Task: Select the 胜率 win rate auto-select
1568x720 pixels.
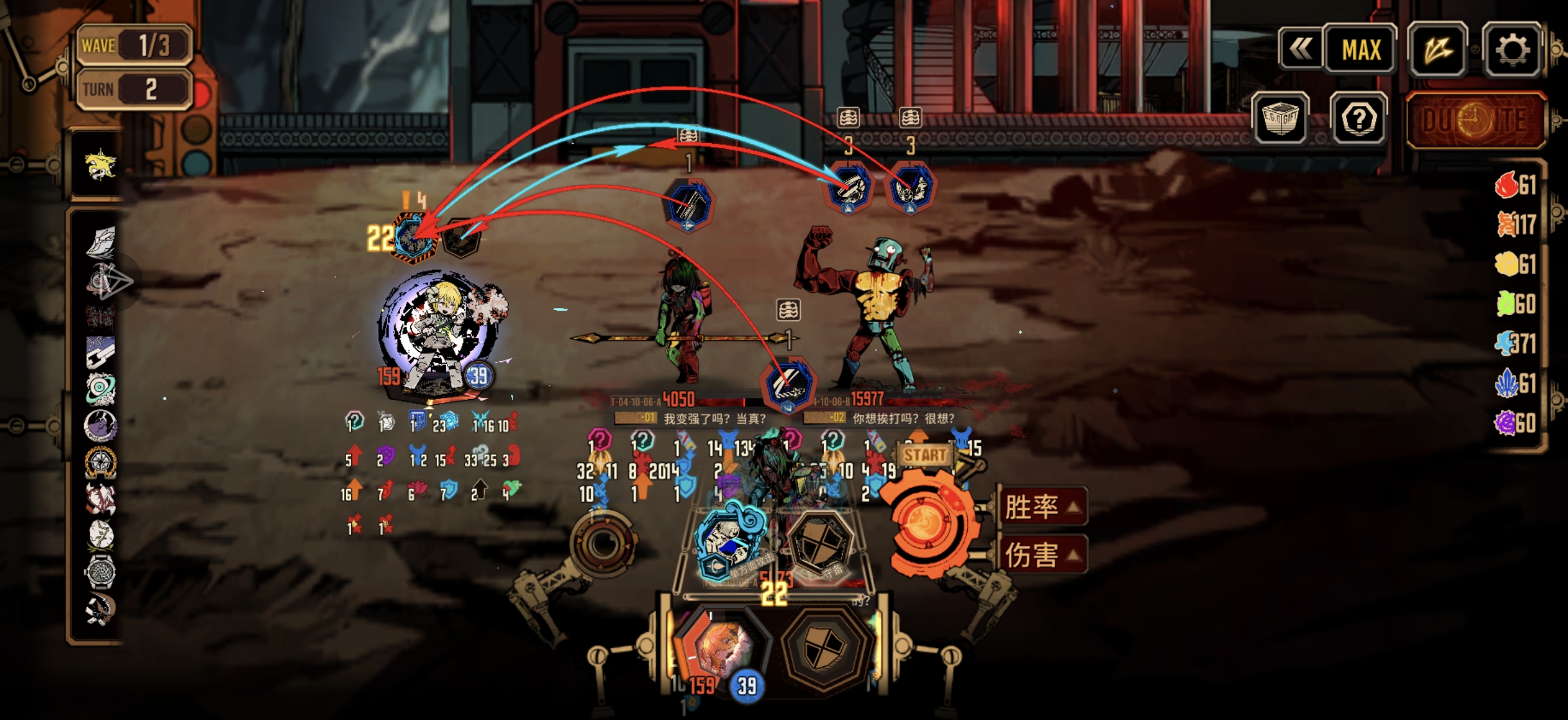Action: coord(1041,507)
